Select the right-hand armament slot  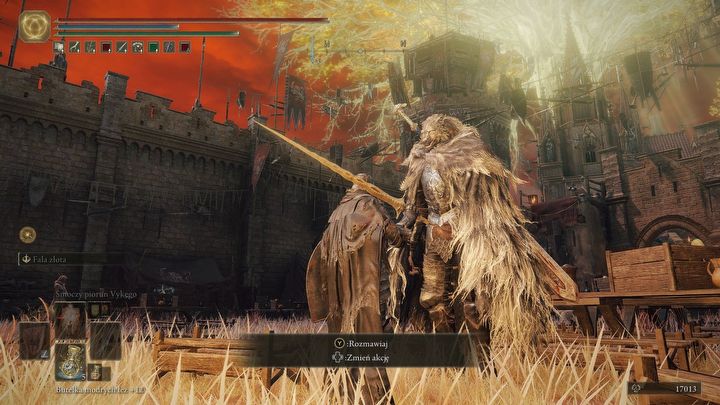pyautogui.click(x=104, y=340)
